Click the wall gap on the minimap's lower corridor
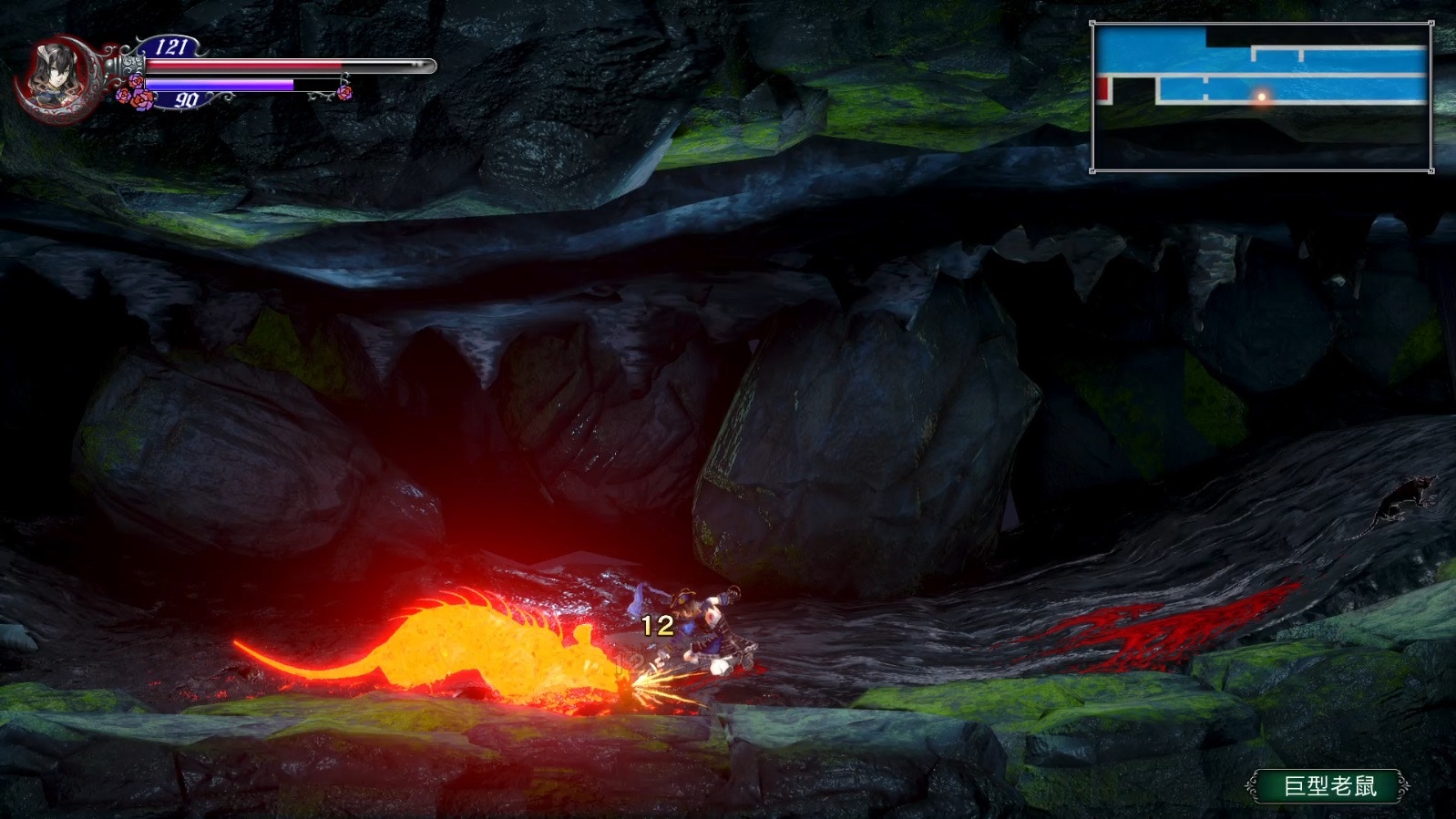 pos(1205,88)
